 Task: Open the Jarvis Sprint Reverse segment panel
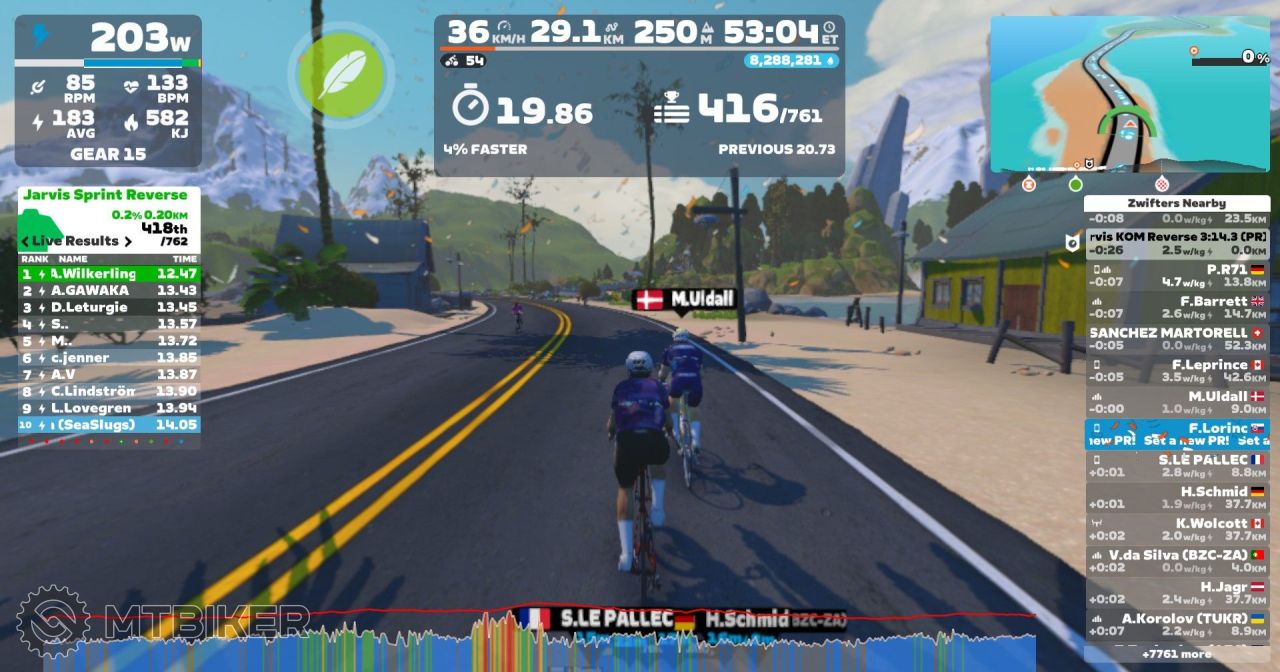(105, 195)
